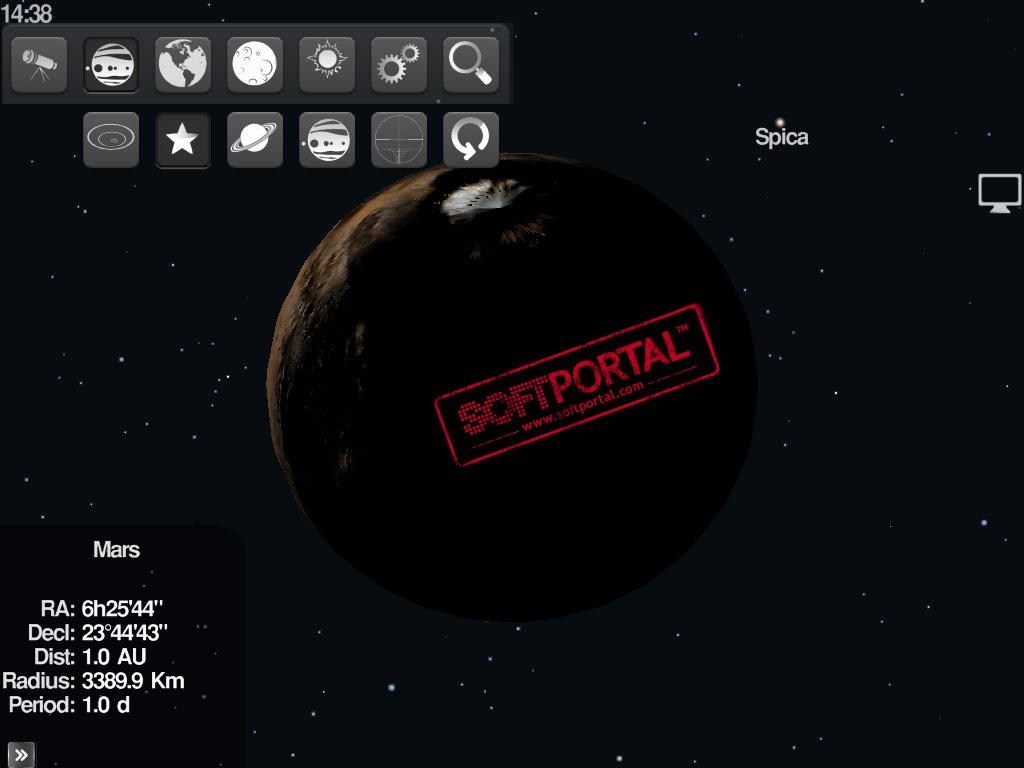Click the ringed Saturn icon
This screenshot has height=768, width=1024.
point(255,140)
